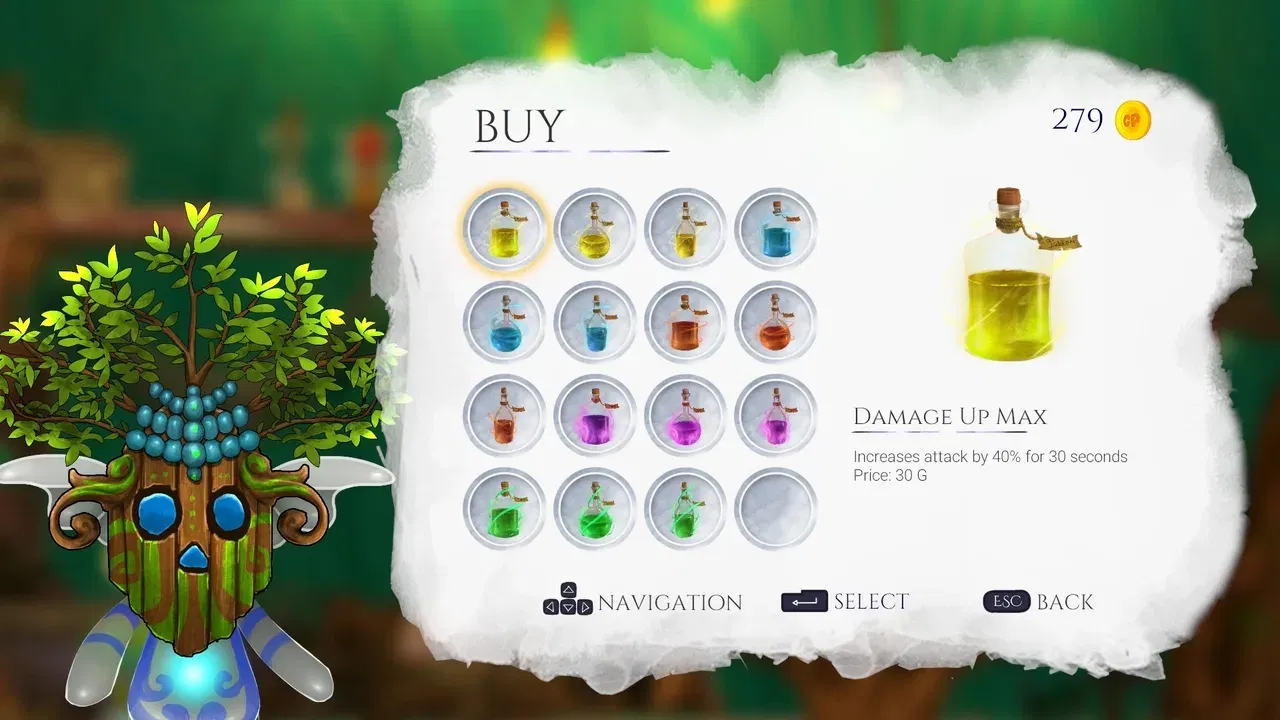
Task: Select the square blue potion at row one's end
Action: [x=775, y=229]
